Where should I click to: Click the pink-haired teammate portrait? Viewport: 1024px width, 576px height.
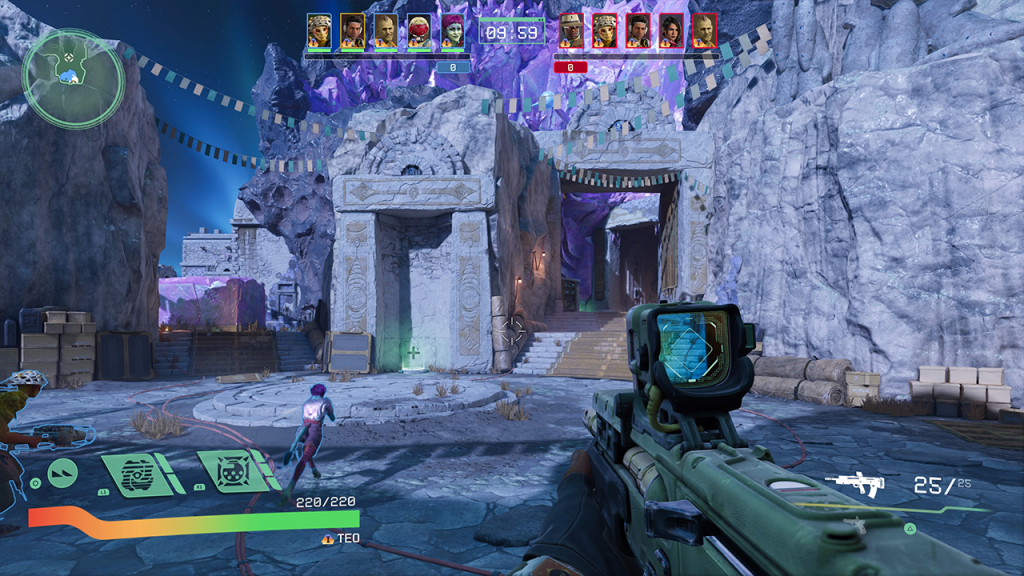453,31
